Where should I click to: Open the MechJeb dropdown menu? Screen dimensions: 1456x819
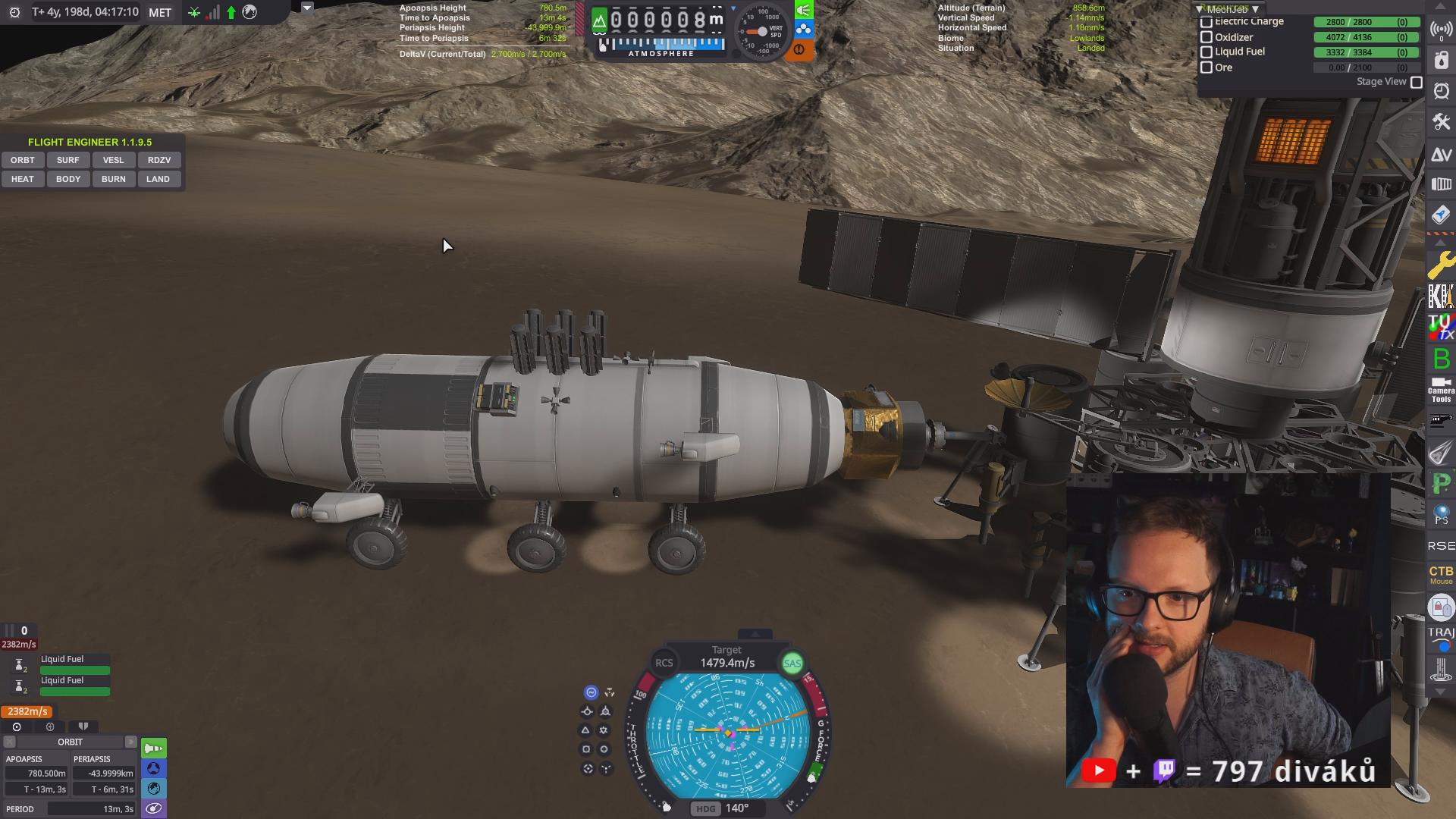[x=1228, y=9]
